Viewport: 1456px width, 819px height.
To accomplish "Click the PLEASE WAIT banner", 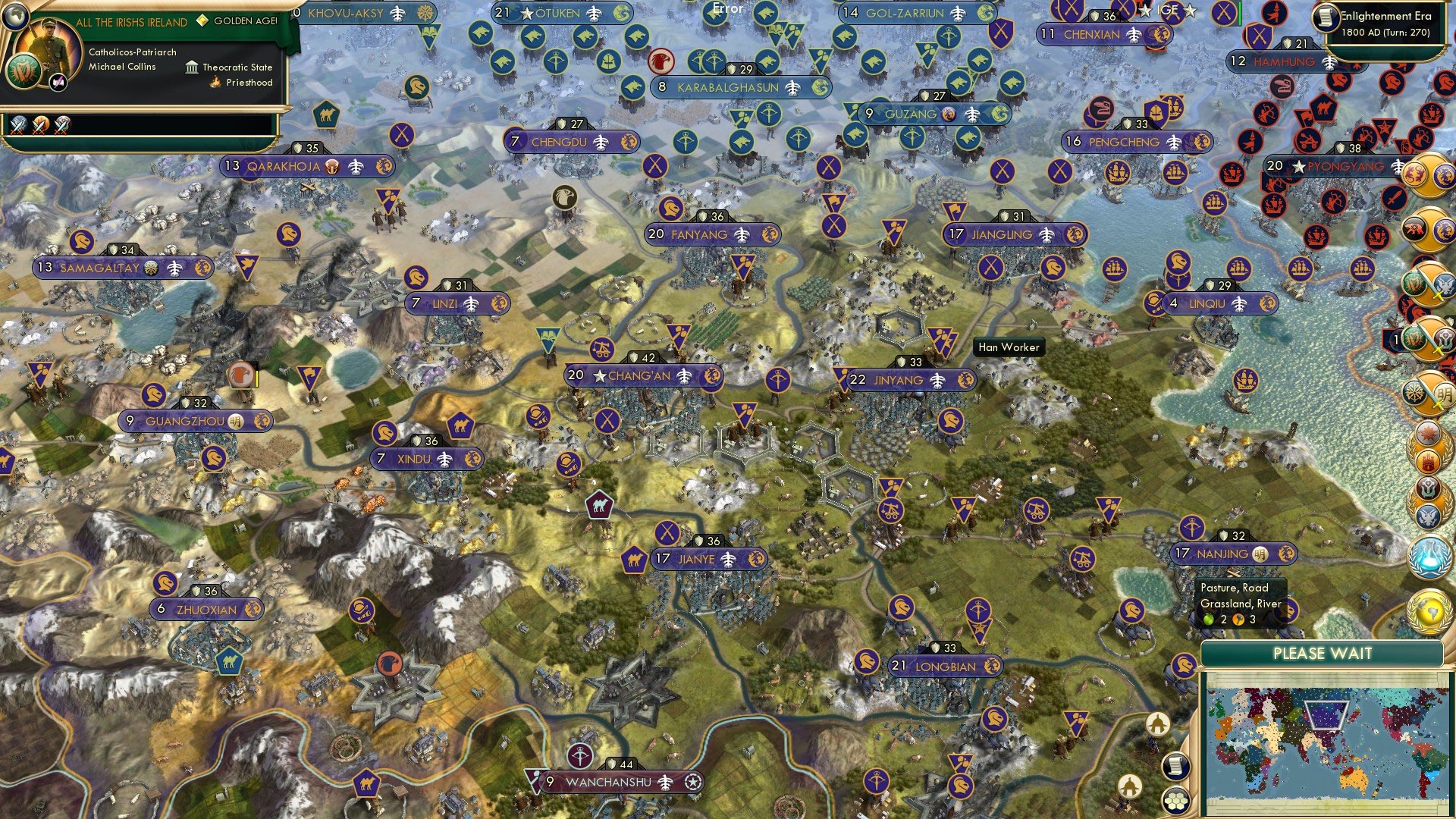I will [1323, 654].
